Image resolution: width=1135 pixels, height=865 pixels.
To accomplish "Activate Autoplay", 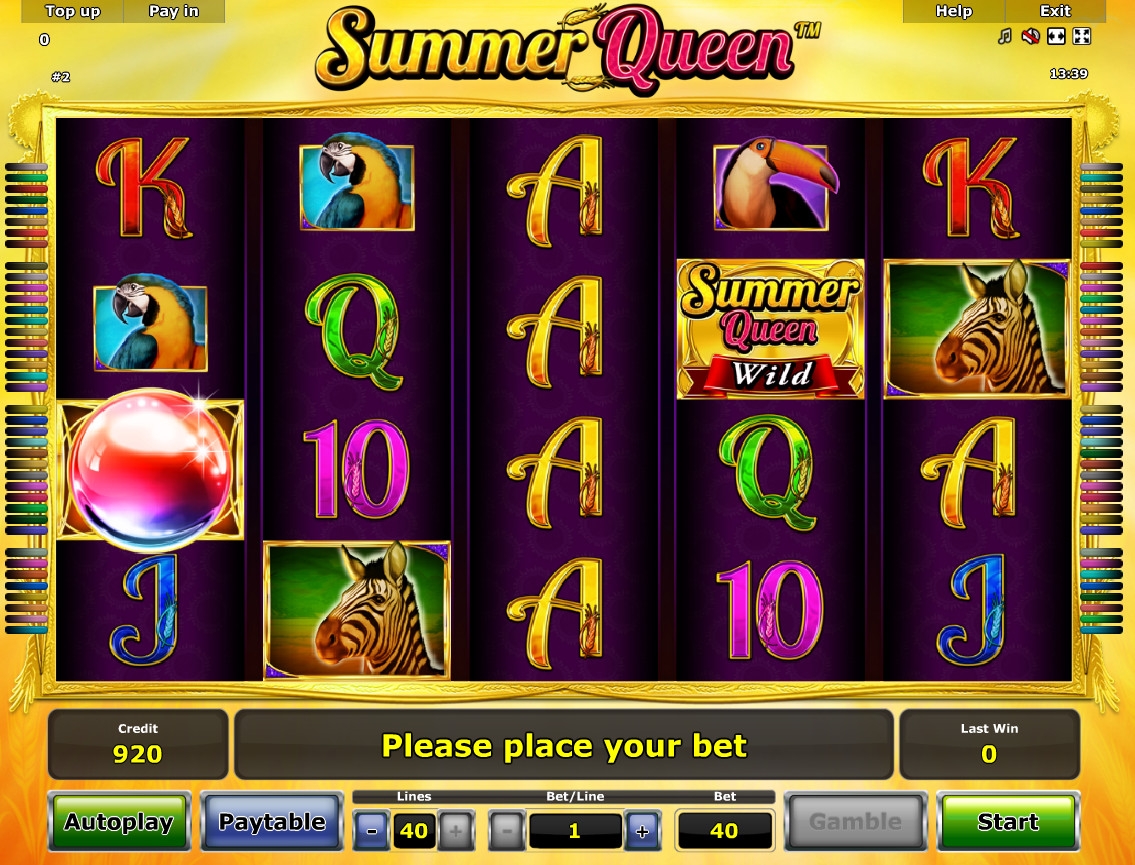I will pyautogui.click(x=120, y=822).
